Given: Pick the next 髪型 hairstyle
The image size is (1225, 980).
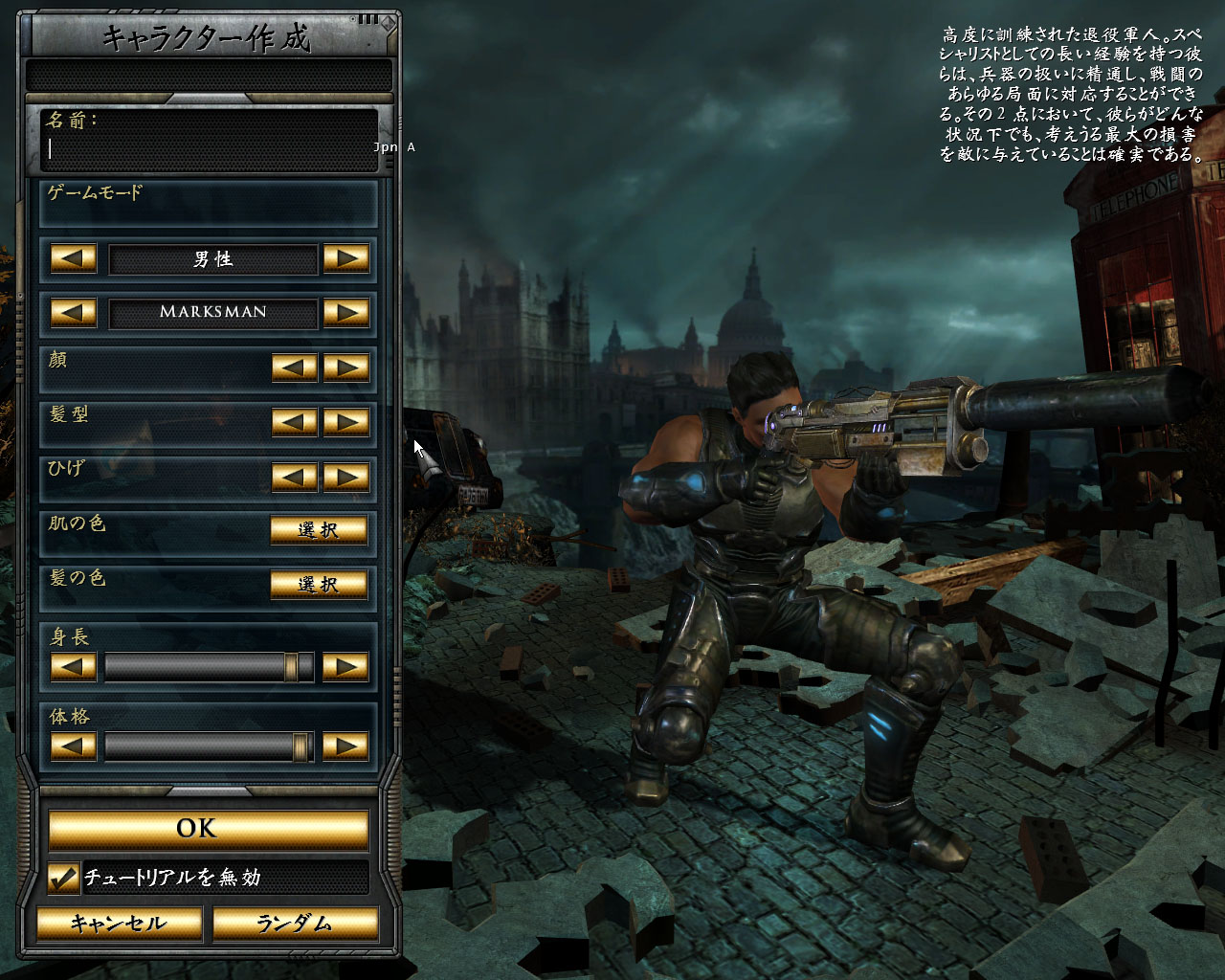Looking at the screenshot, I should (345, 422).
